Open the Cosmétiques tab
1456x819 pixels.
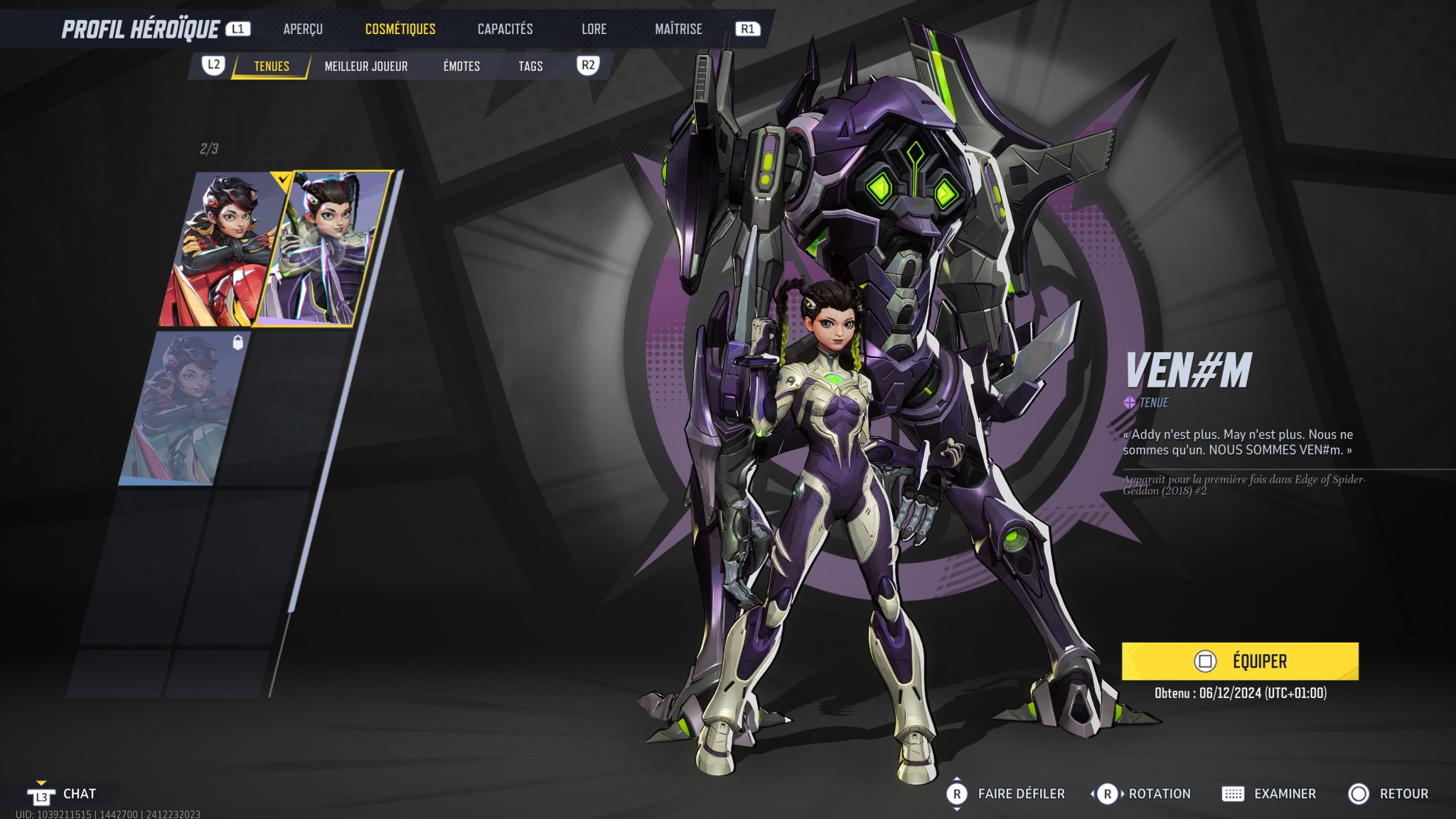click(400, 29)
